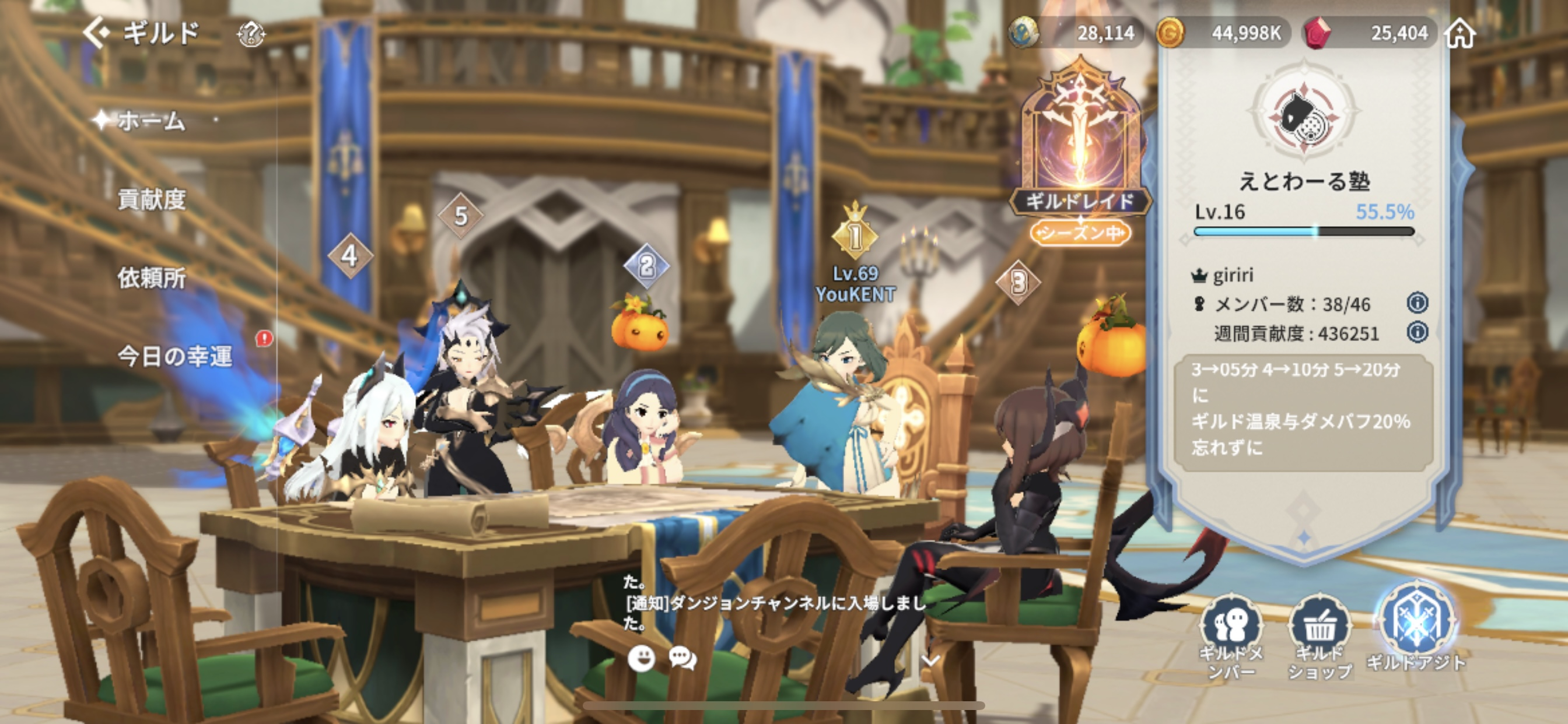Screen dimensions: 1568x724
Task: Show info for 週間貢献度
Action: [x=1417, y=332]
